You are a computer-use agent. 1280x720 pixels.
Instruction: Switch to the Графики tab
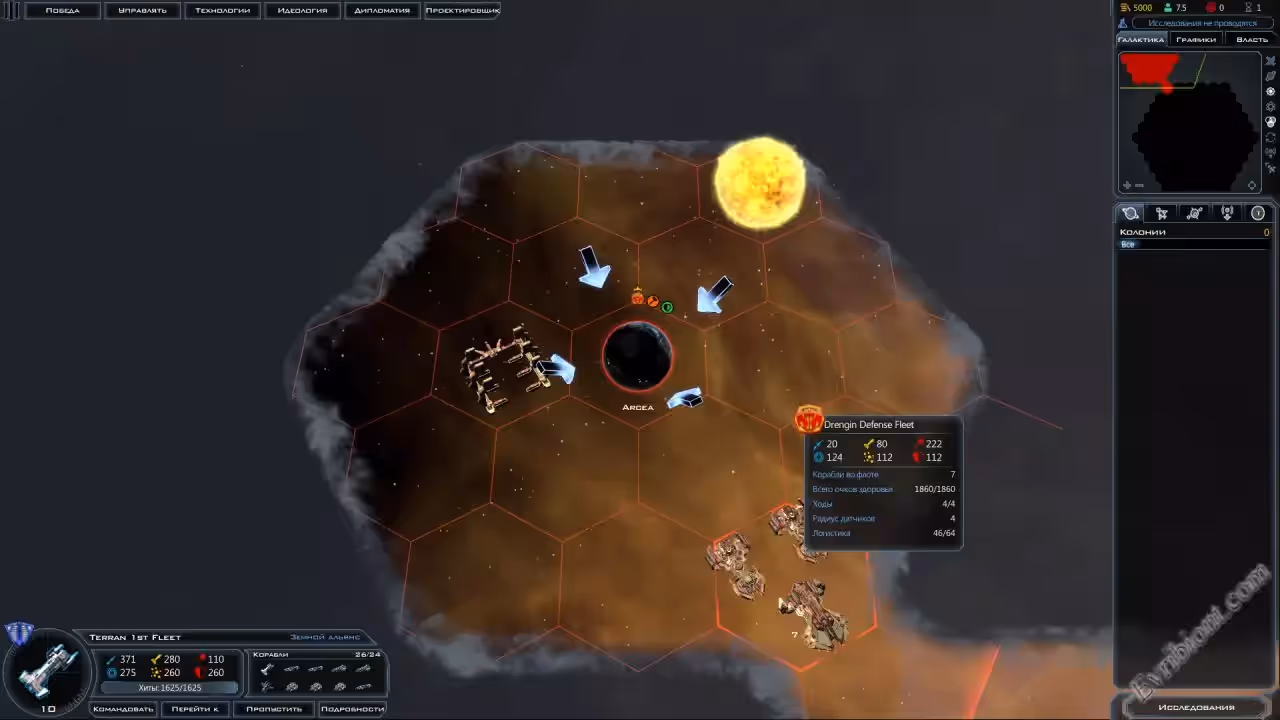click(x=1196, y=40)
